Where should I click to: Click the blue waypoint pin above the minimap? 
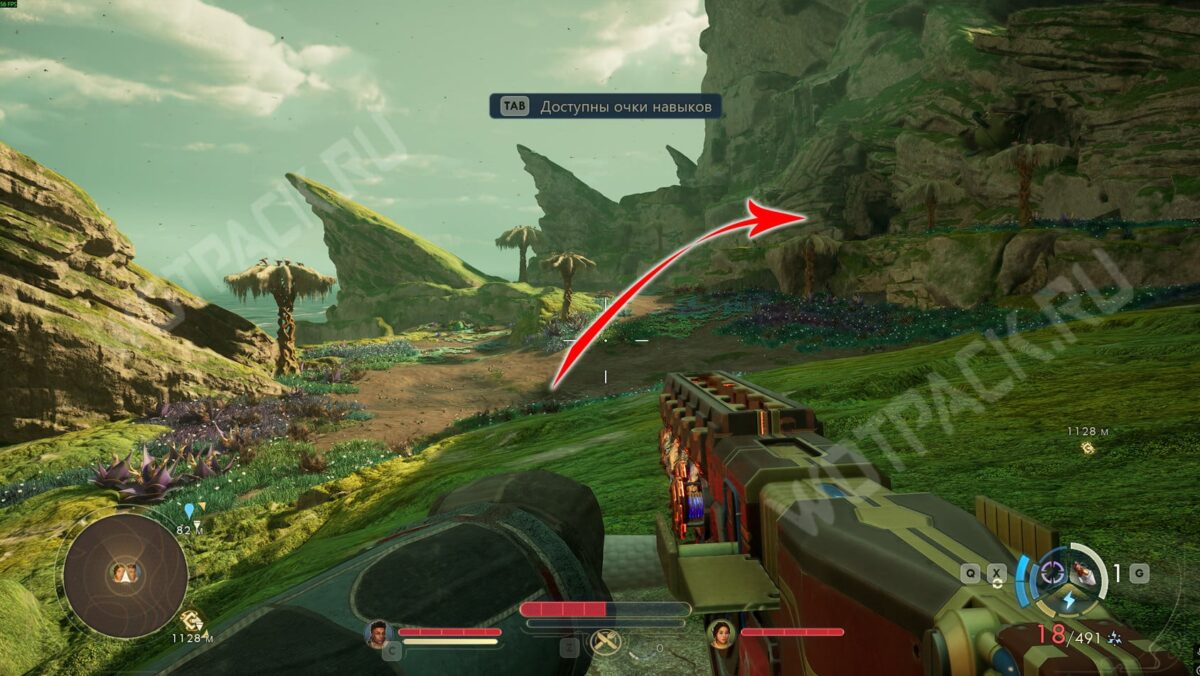(x=188, y=511)
